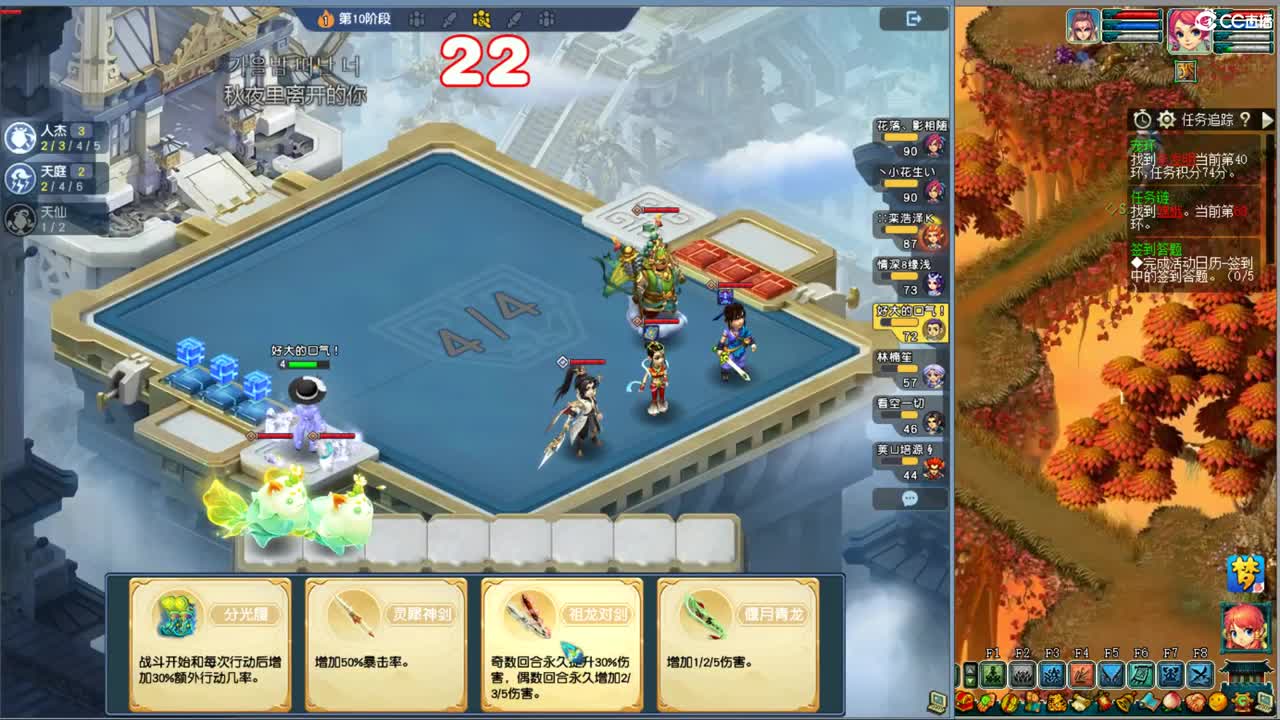Select the F4 orange skill icon

coord(1082,673)
